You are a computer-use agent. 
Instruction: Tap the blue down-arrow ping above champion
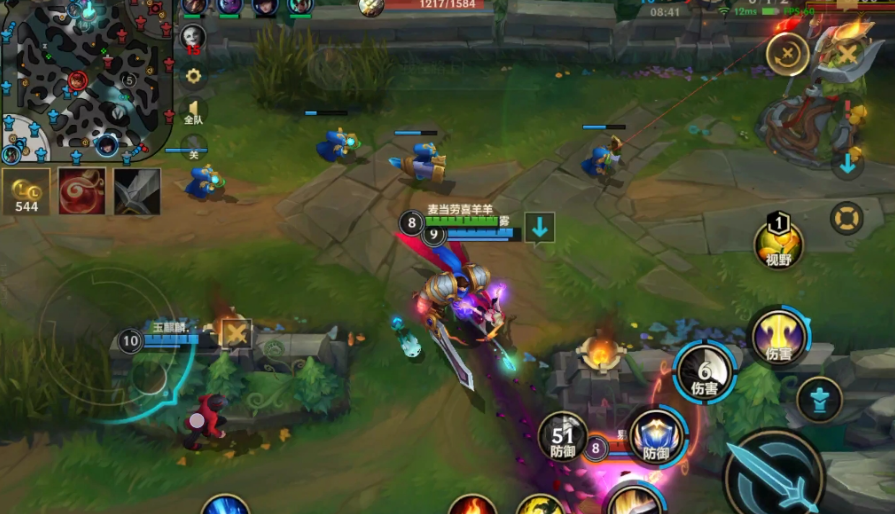click(x=540, y=227)
